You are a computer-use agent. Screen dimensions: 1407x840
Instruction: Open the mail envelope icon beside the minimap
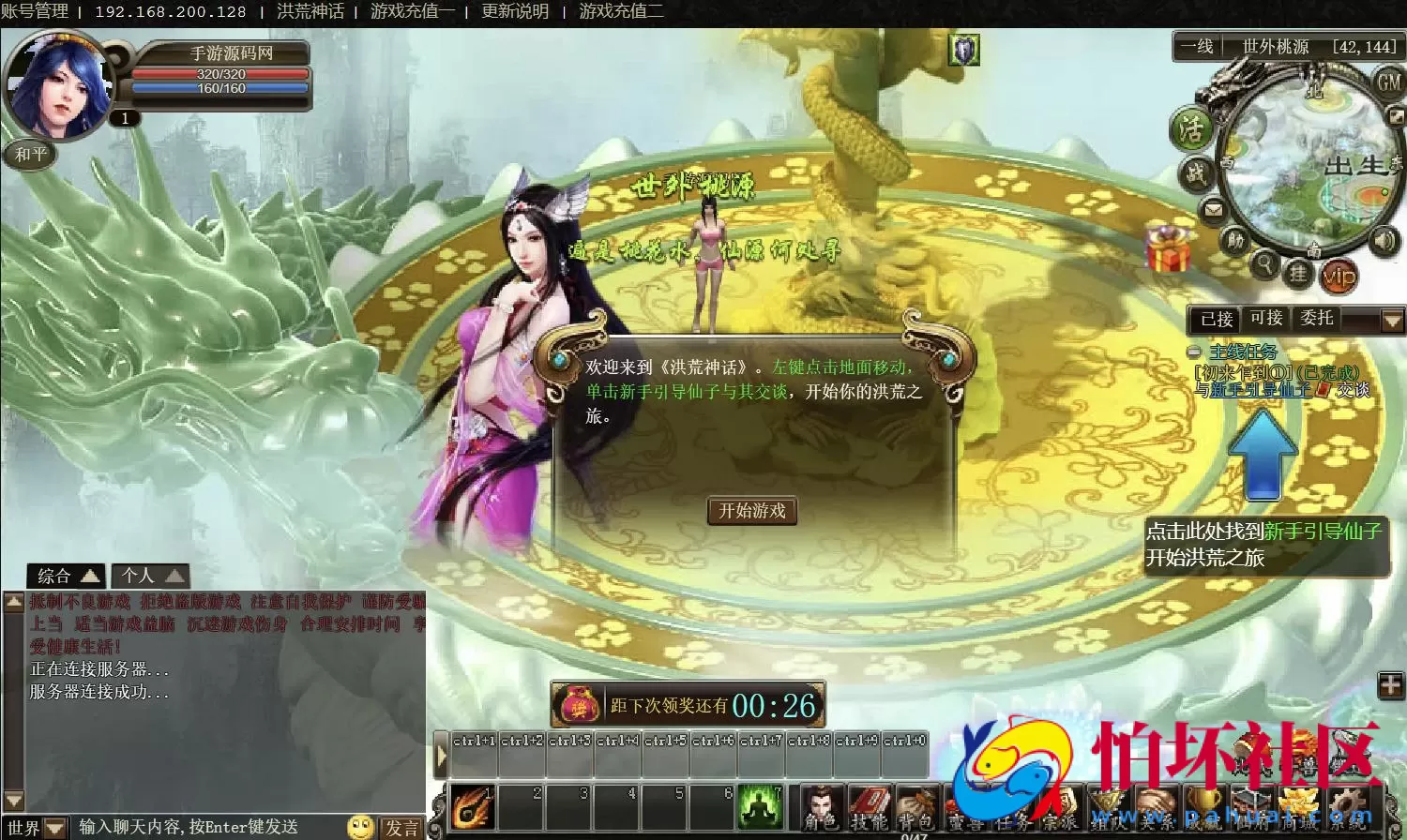pyautogui.click(x=1214, y=210)
